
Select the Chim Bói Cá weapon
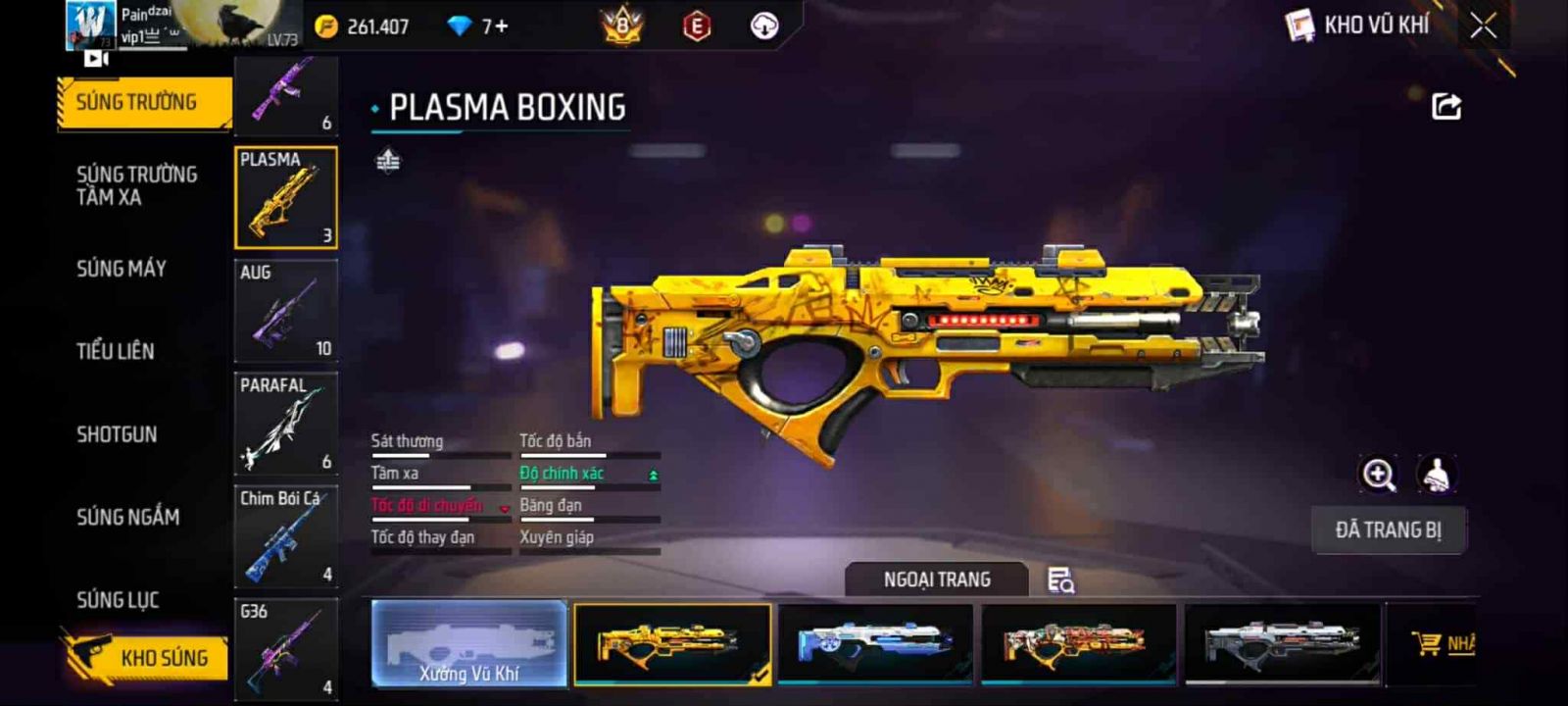pos(286,536)
